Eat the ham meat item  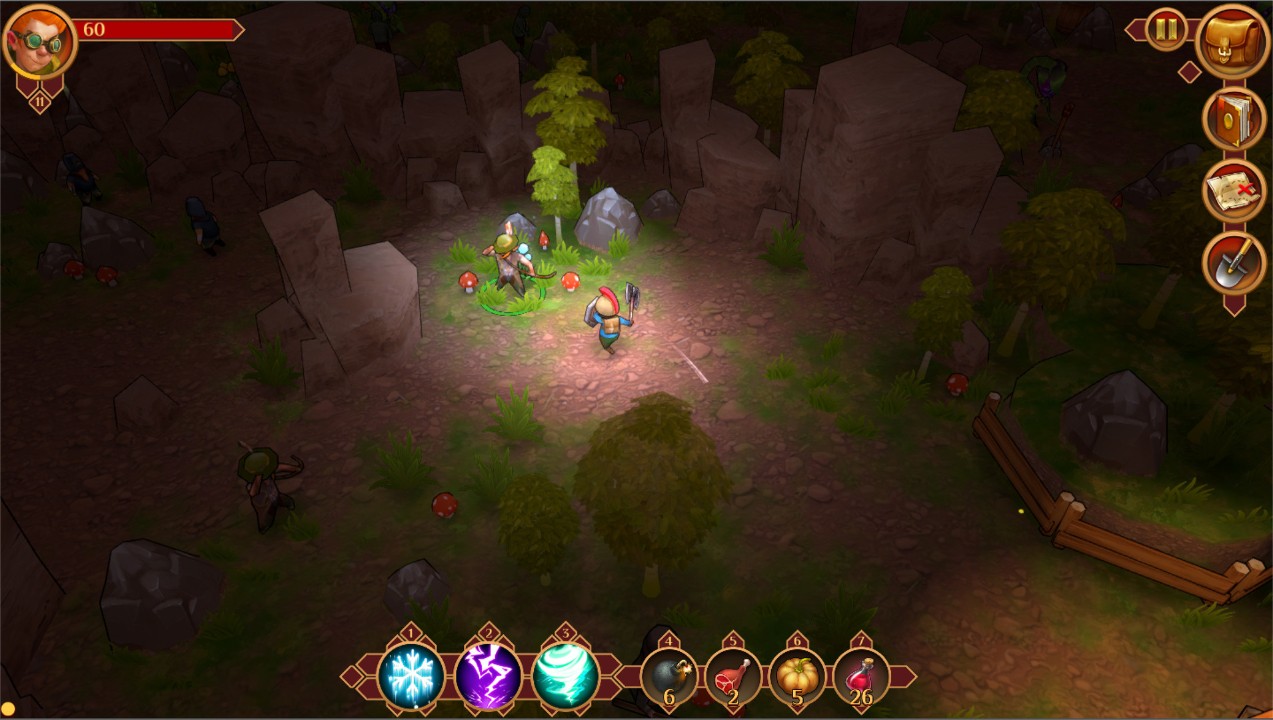(733, 677)
